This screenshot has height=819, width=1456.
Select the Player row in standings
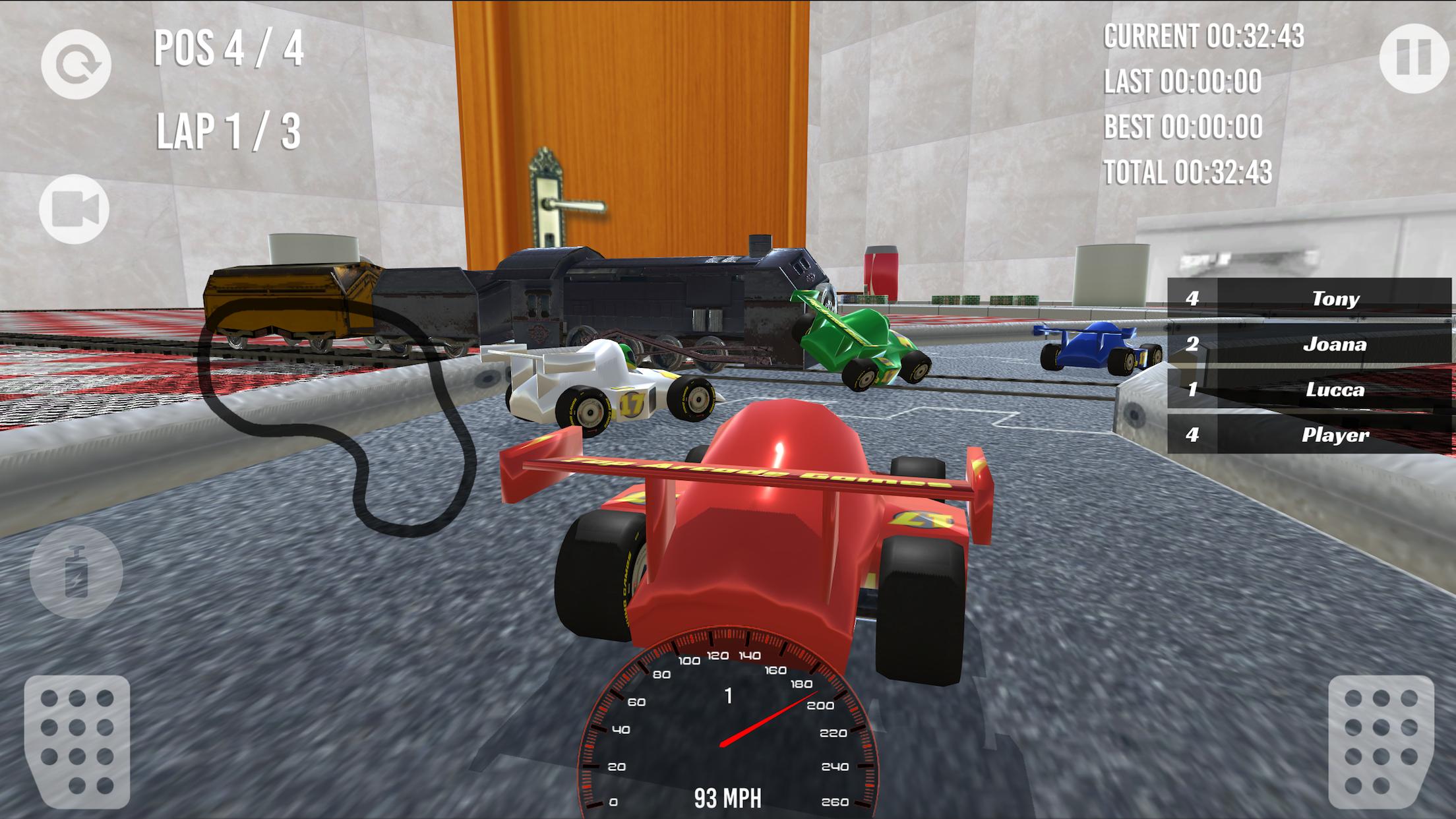(1309, 435)
